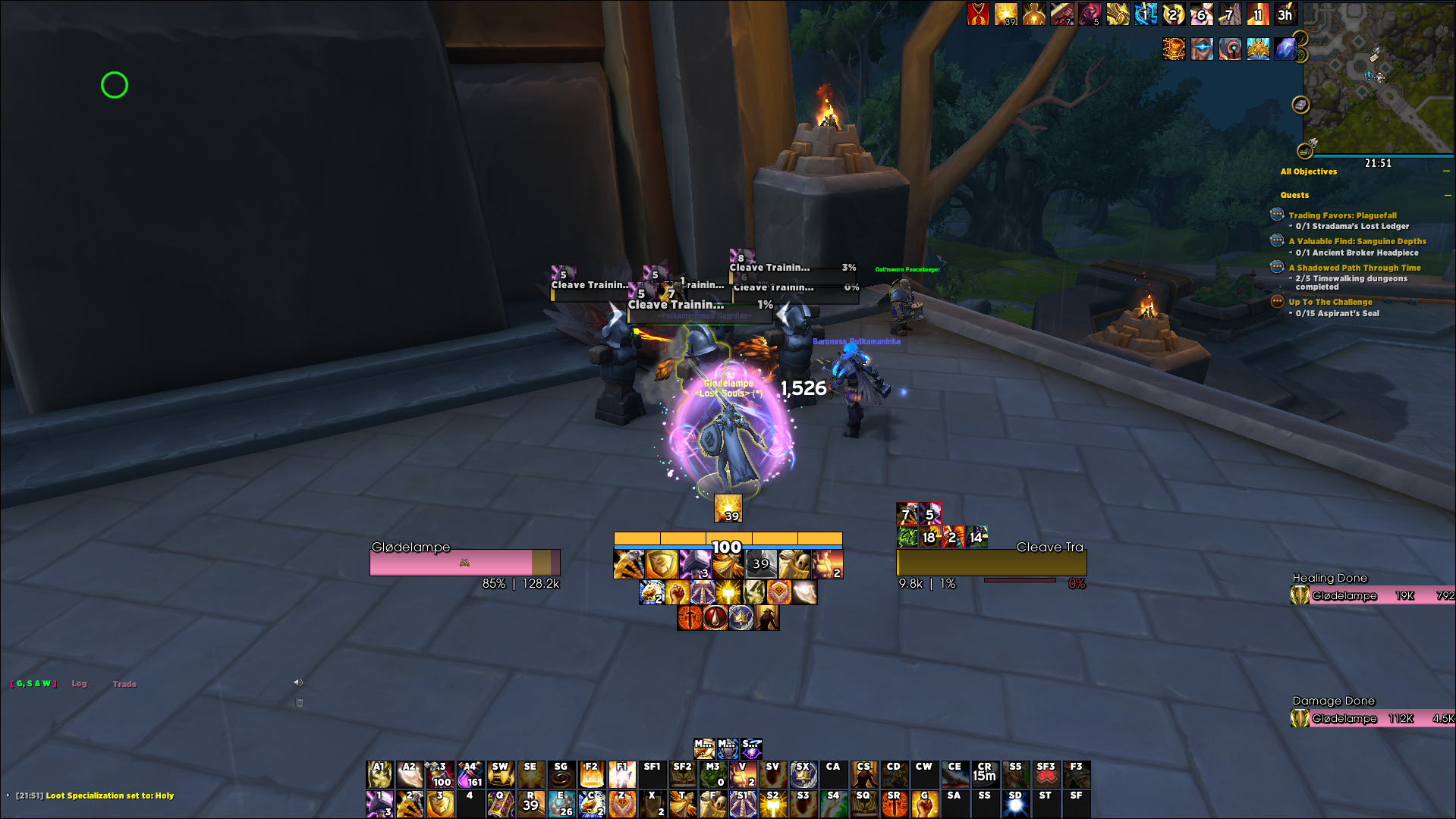Switch to the G, S & W chat tab
This screenshot has width=1456, height=819.
coord(34,683)
